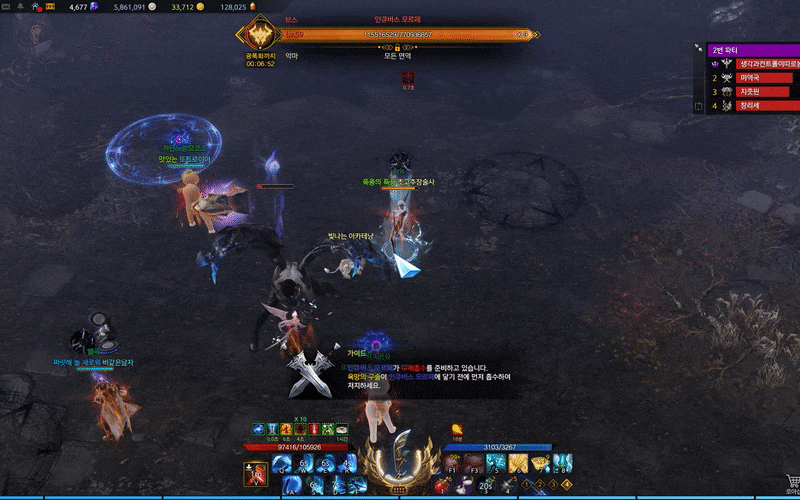
Task: Use the F1 potion slot
Action: tap(452, 463)
